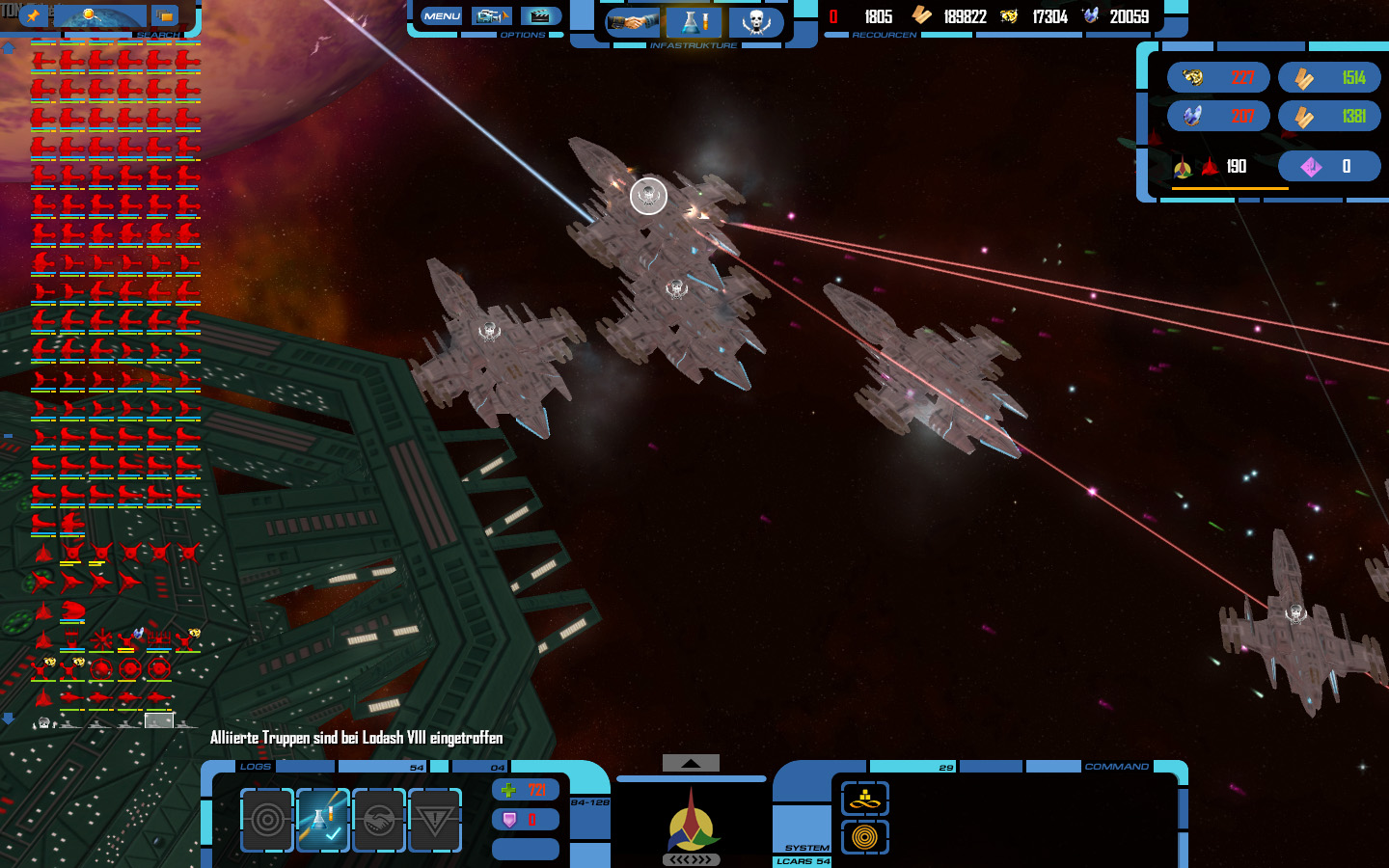Toggle the checked research log filter
This screenshot has height=868, width=1389.
(323, 820)
